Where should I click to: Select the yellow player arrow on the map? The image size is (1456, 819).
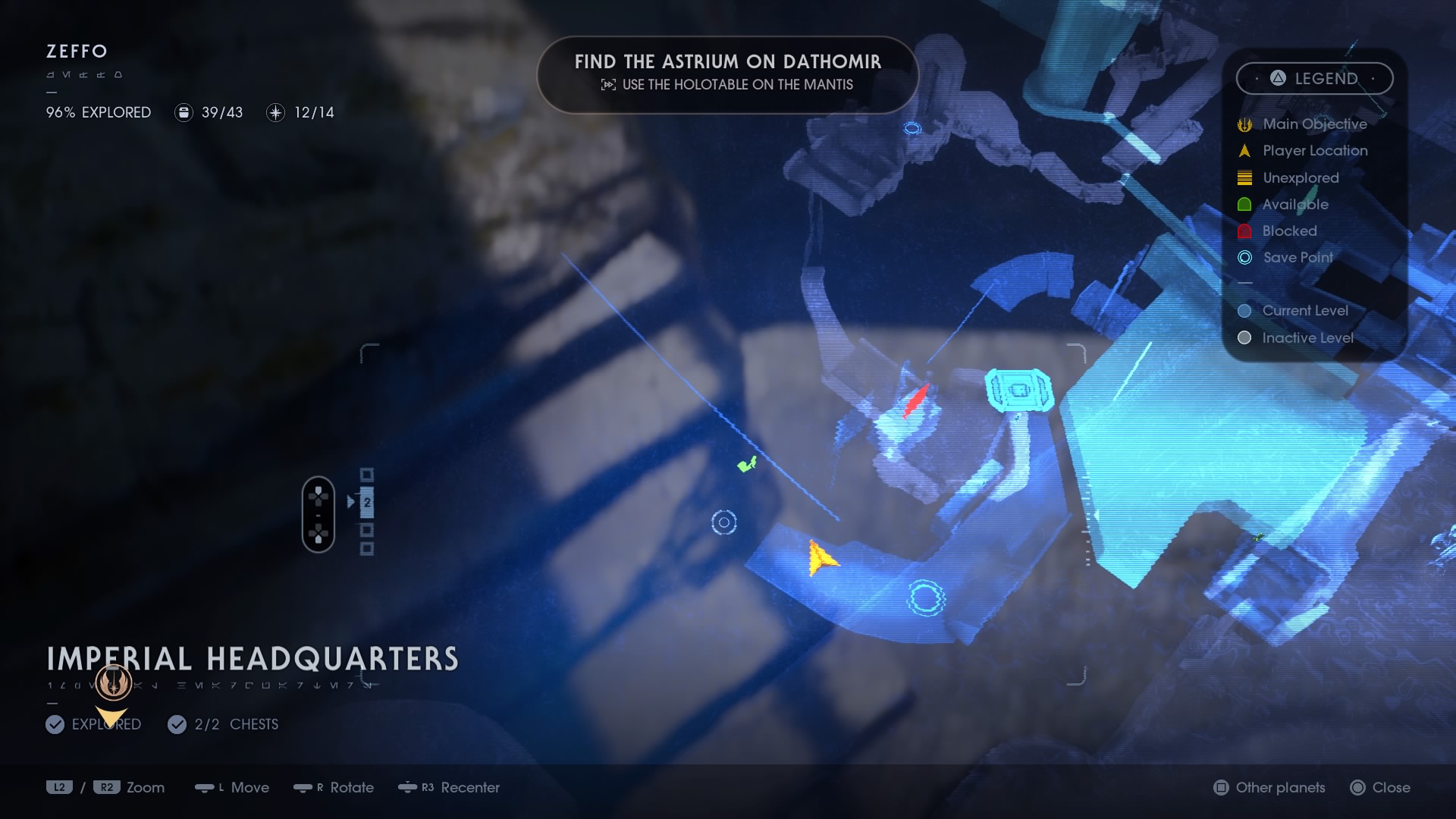pyautogui.click(x=821, y=560)
